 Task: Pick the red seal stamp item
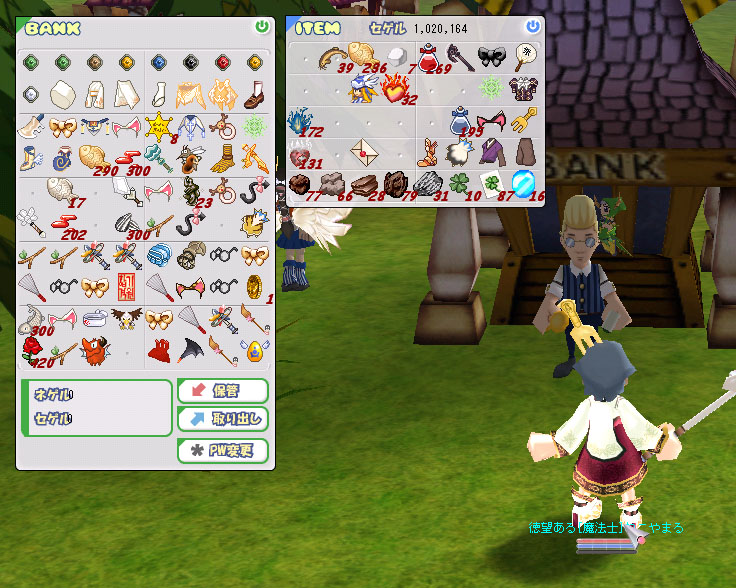[x=127, y=287]
